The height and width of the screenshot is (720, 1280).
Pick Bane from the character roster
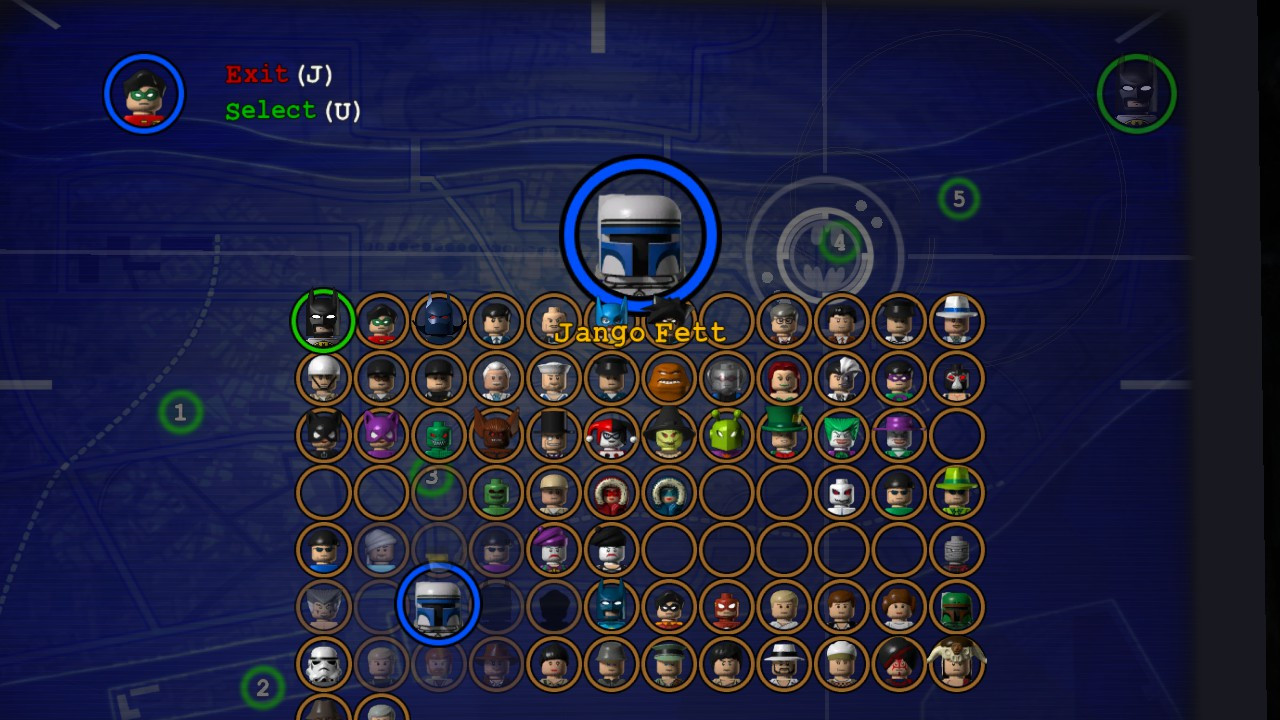[x=955, y=378]
